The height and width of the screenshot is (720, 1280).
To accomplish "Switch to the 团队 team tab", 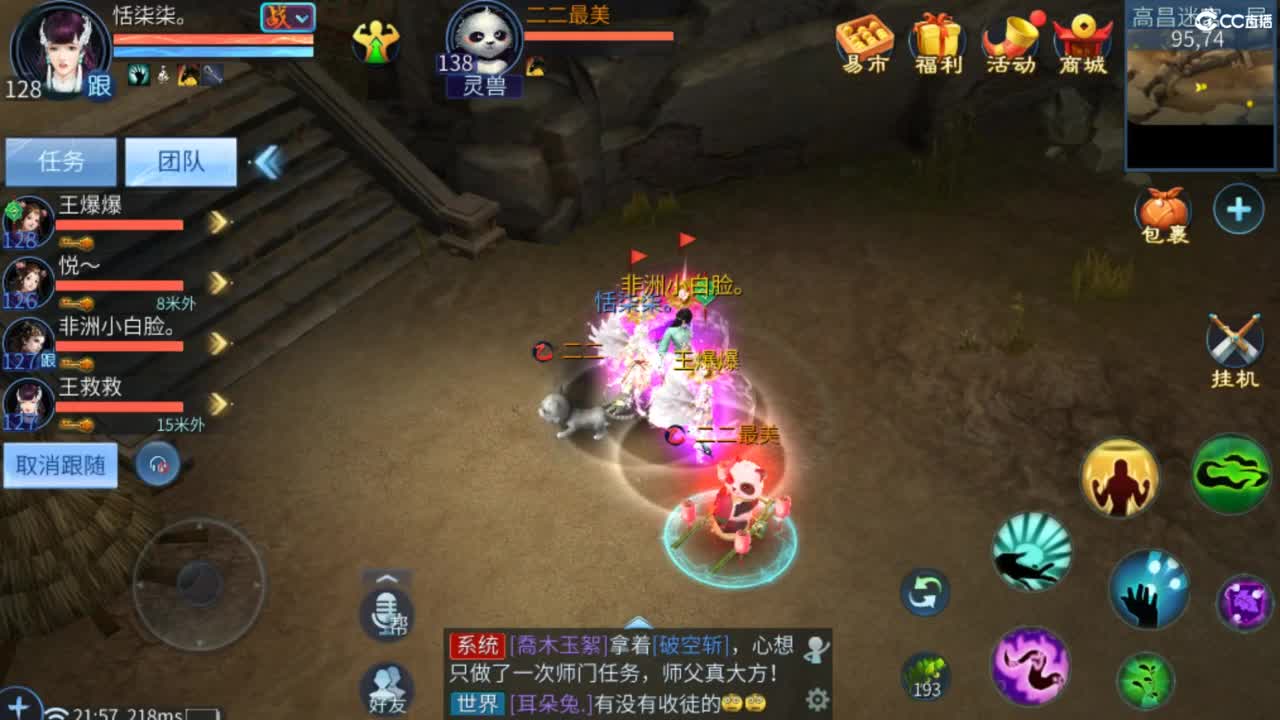I will (x=180, y=160).
